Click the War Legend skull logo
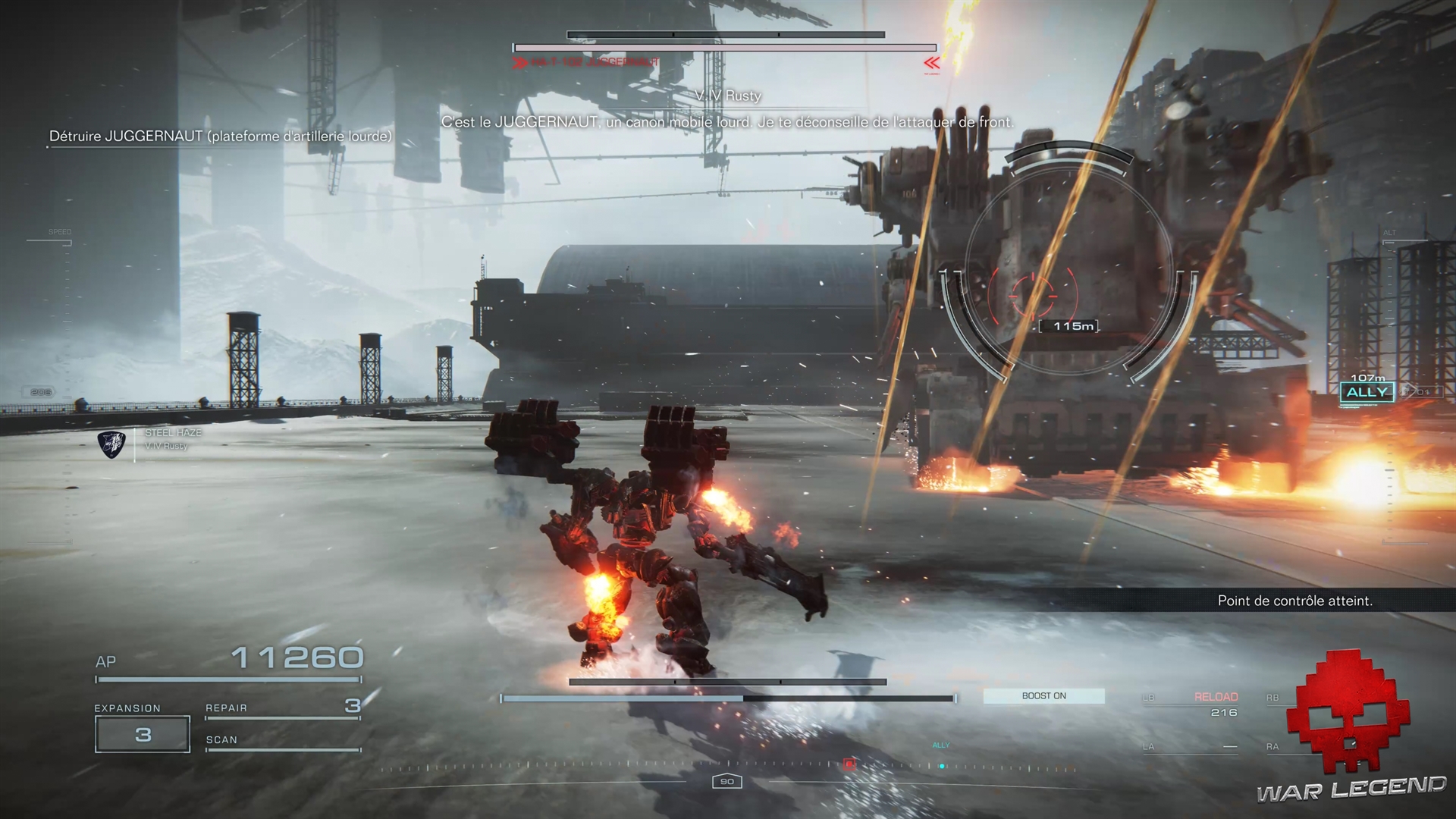This screenshot has height=819, width=1456. (x=1351, y=709)
